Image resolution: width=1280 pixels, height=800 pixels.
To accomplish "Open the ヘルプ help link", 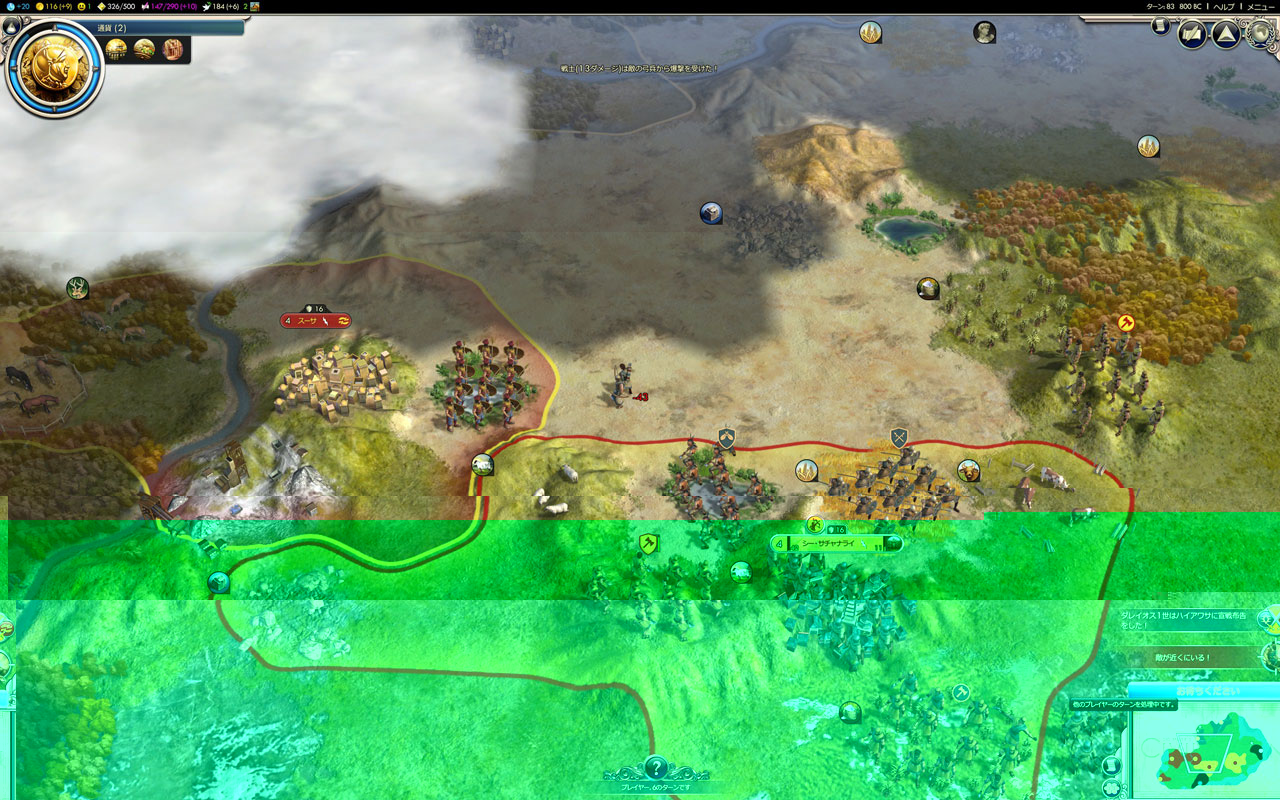I will click(x=1223, y=6).
